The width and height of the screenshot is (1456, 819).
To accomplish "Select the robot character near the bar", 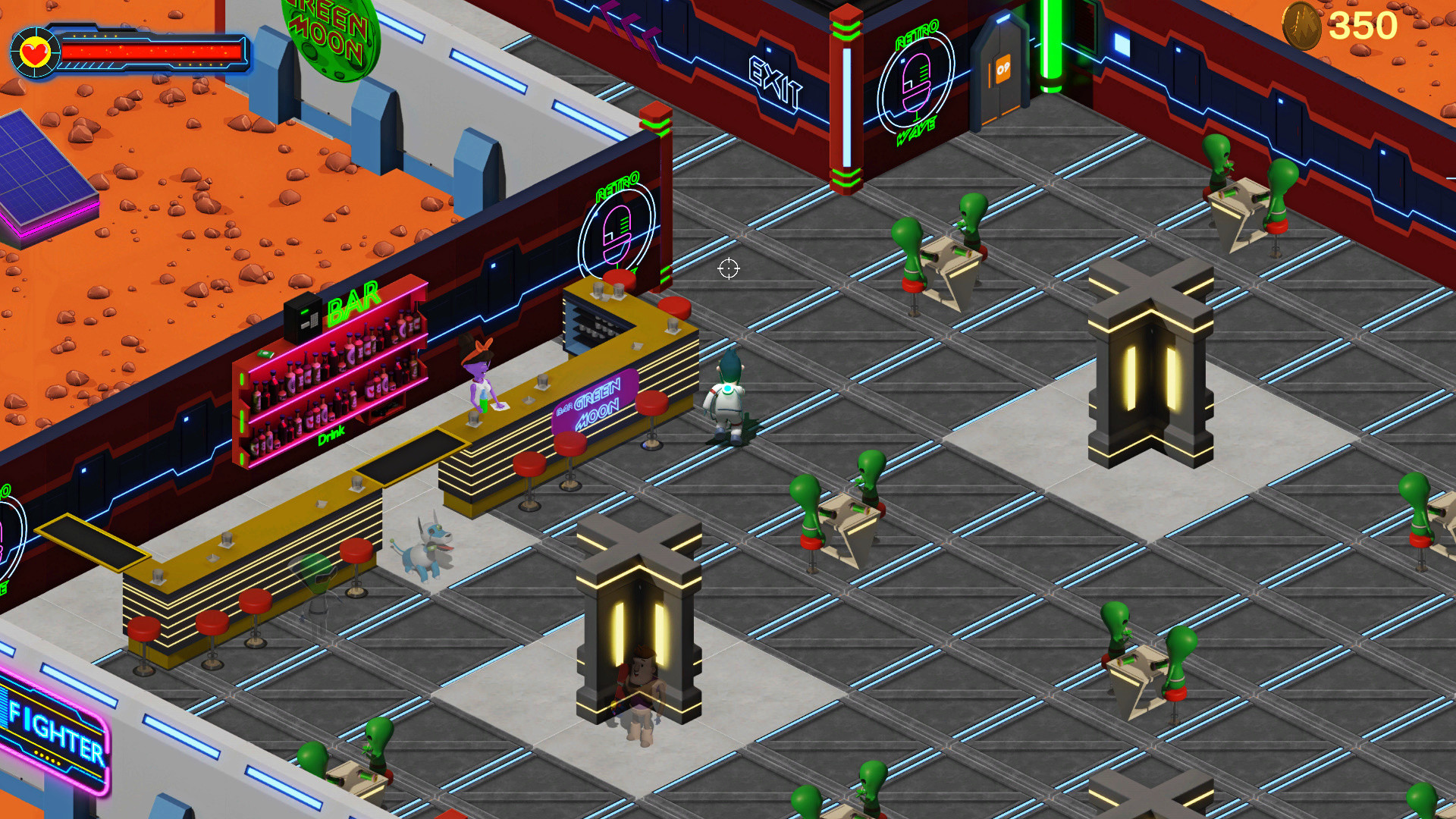I will coord(726,394).
